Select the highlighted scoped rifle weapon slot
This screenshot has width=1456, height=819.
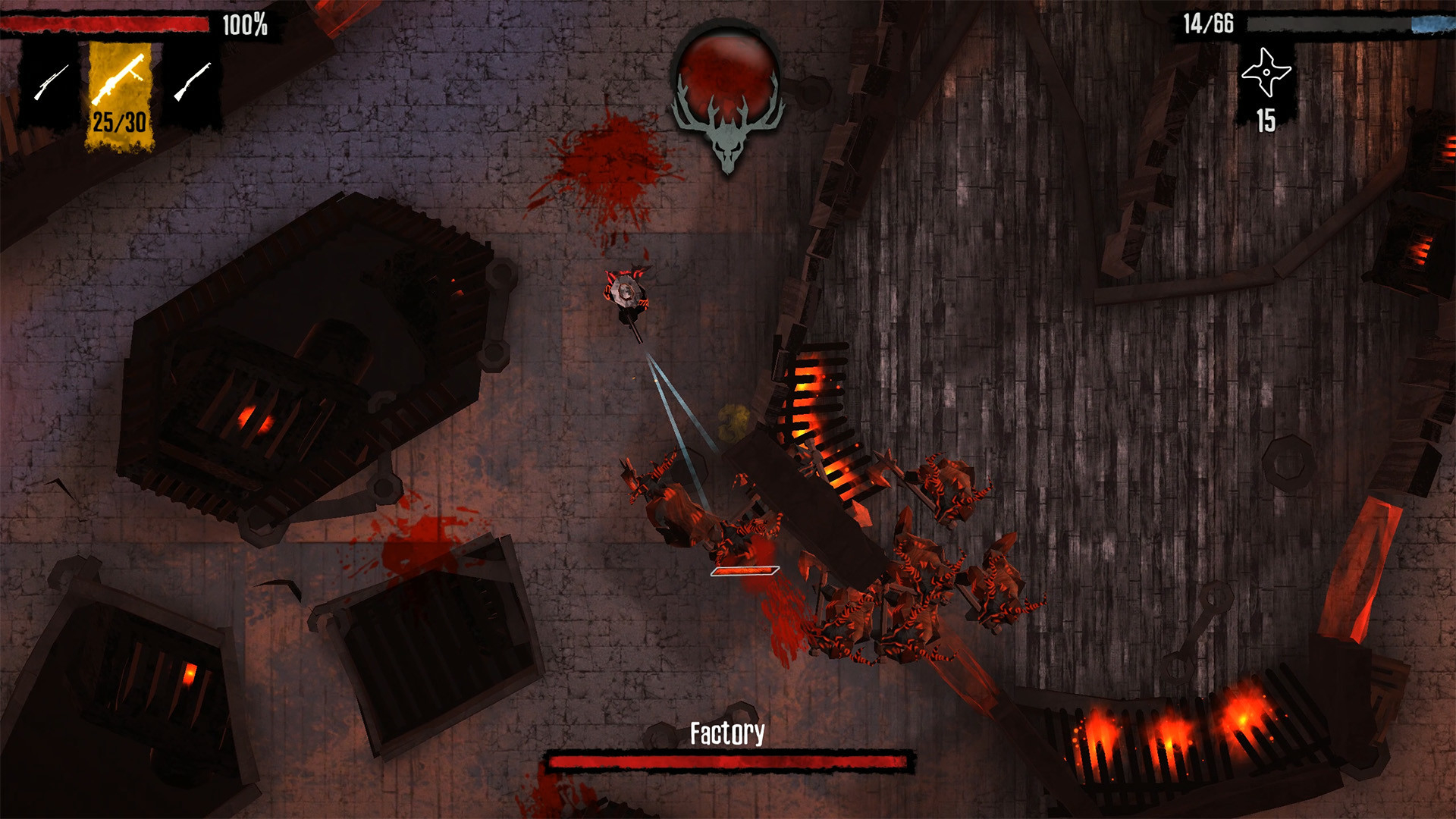119,83
